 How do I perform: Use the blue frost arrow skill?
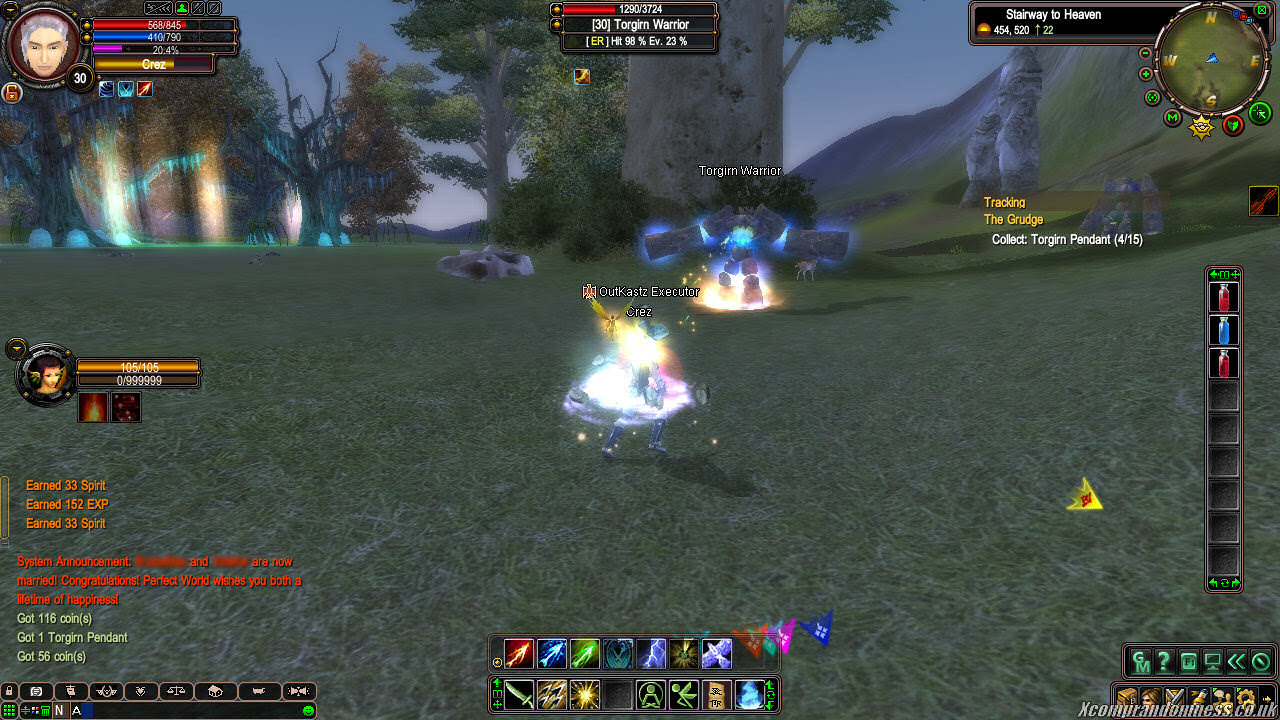click(552, 654)
